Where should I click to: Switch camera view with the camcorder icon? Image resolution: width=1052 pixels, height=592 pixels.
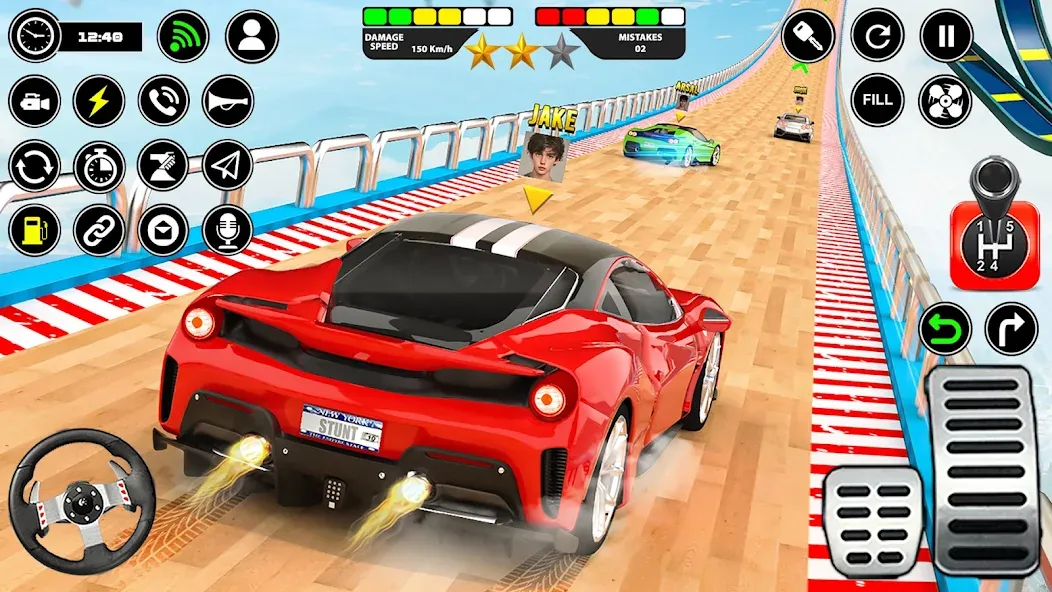tap(35, 101)
